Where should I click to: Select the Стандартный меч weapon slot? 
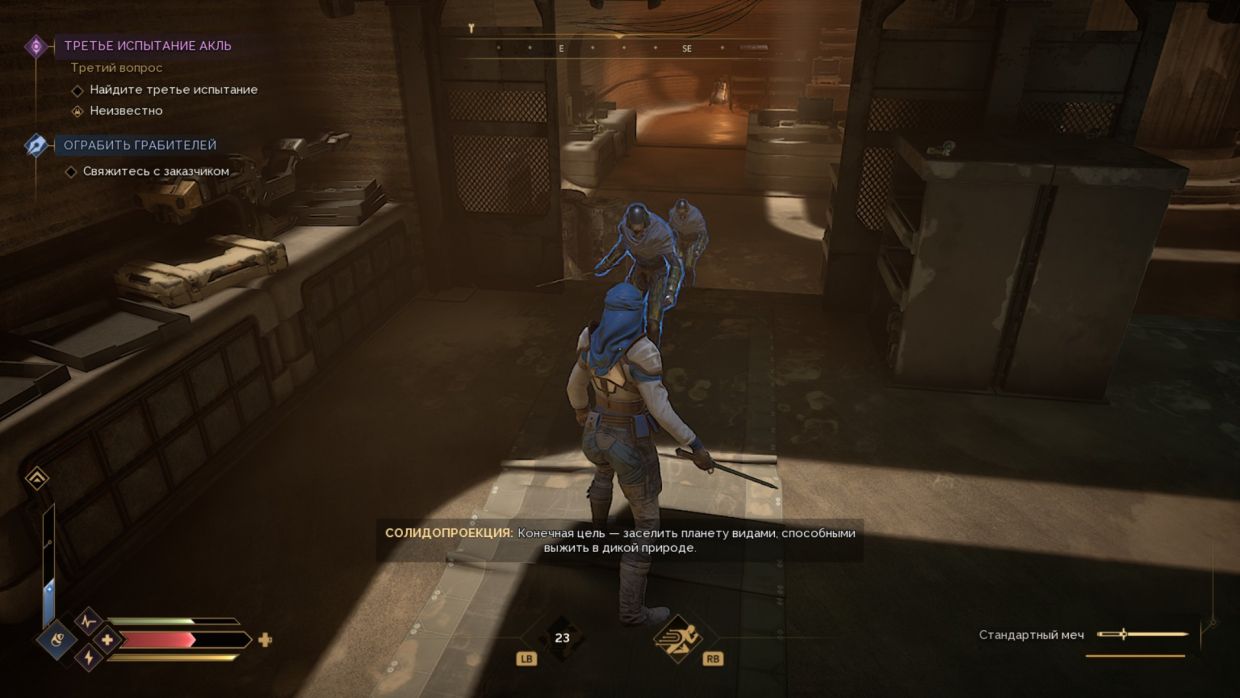(1084, 635)
